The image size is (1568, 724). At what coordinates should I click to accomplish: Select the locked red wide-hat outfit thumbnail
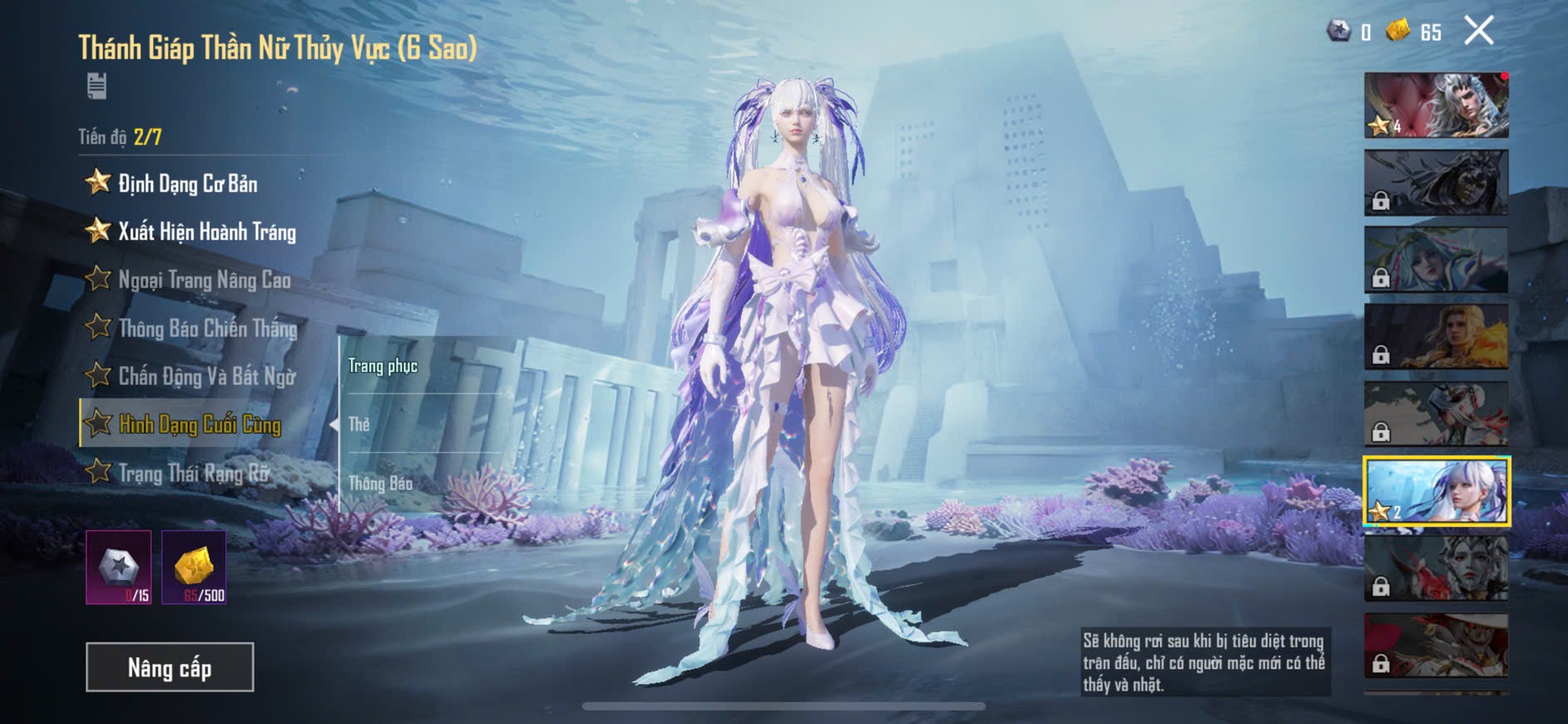tap(1436, 646)
